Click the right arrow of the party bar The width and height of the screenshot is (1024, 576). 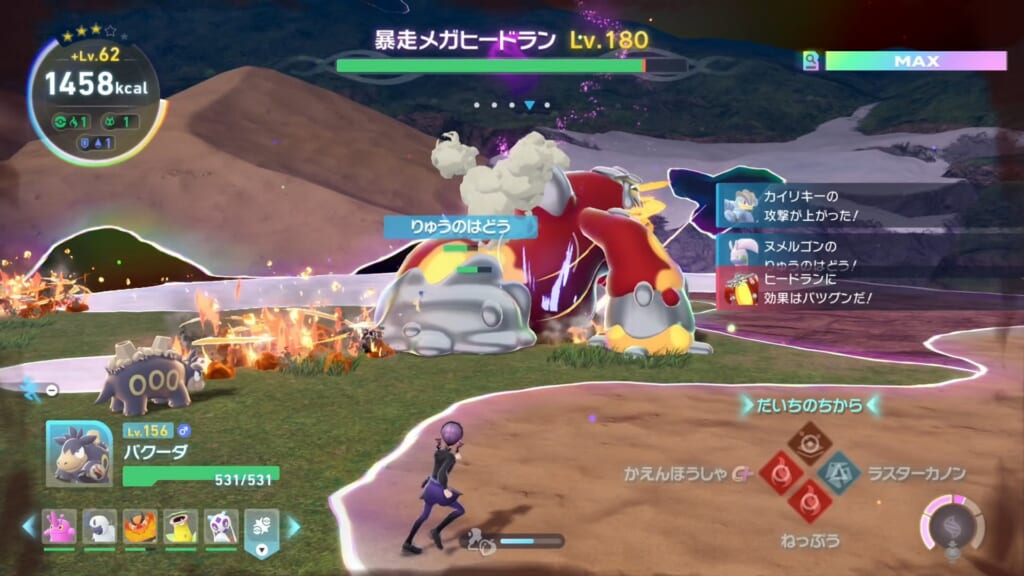(294, 526)
